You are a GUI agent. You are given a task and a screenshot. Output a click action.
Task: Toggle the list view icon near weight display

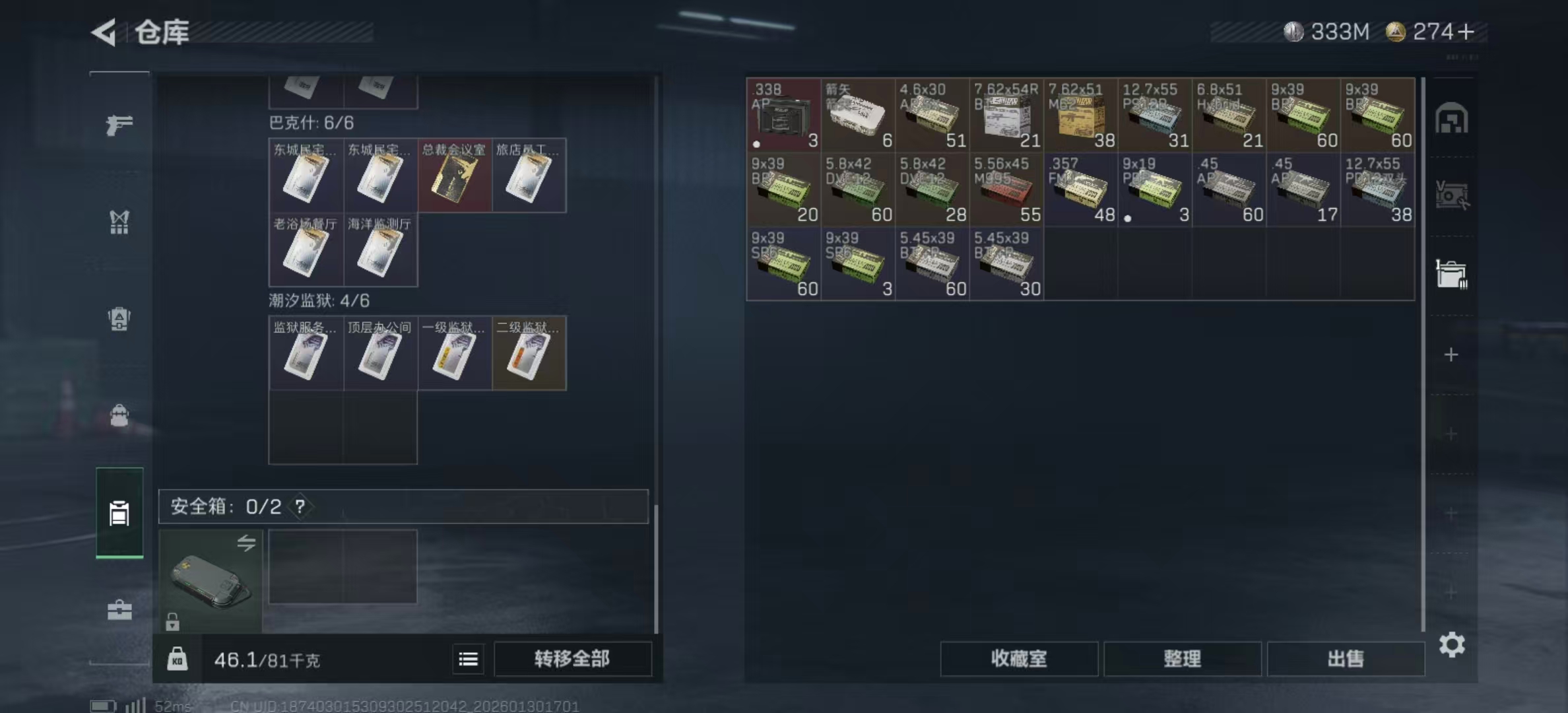469,659
